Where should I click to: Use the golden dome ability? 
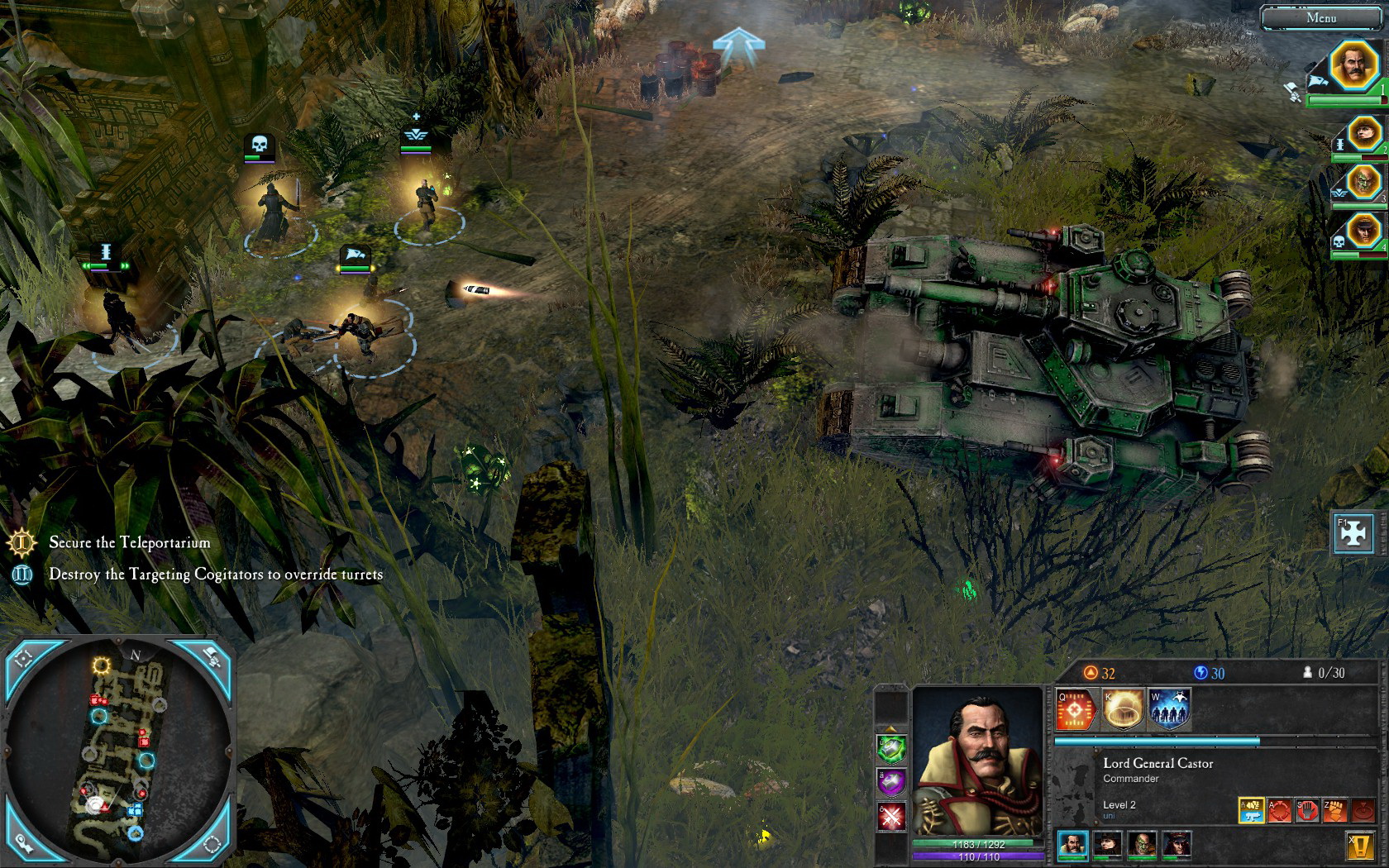1123,709
